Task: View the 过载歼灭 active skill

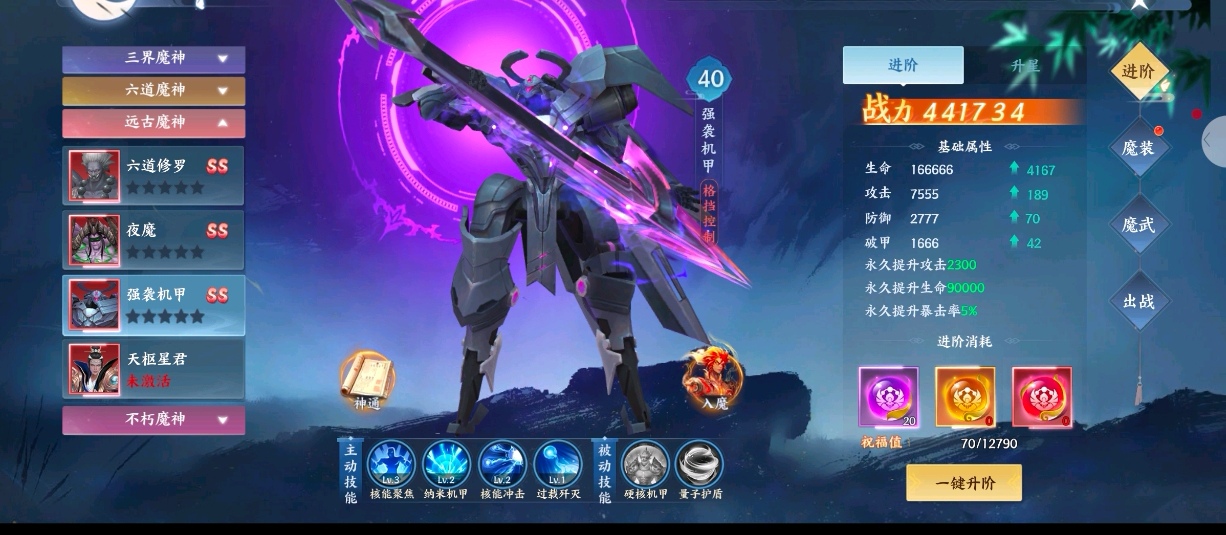Action: click(557, 465)
